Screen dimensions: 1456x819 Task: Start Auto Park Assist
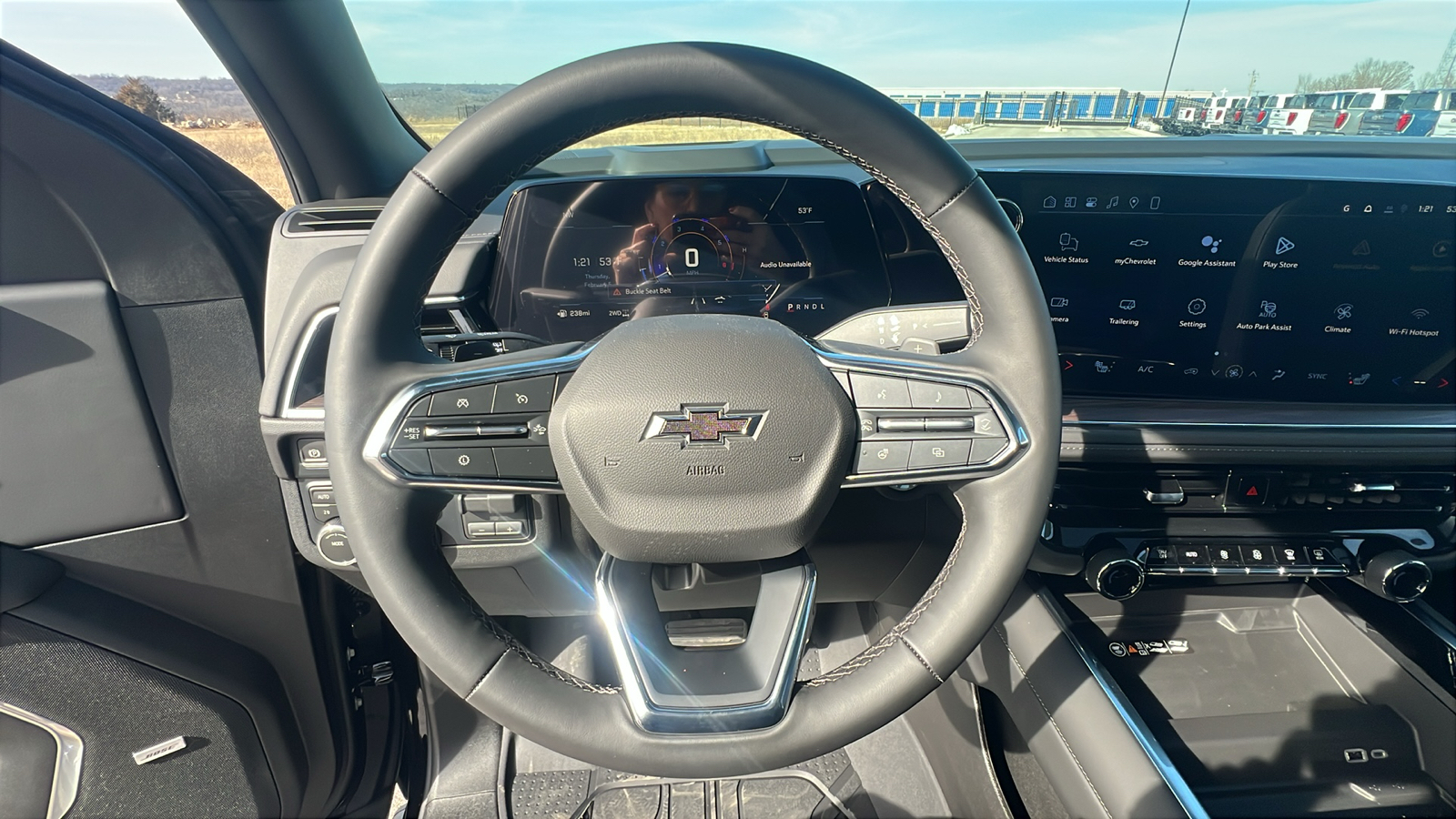point(1268,309)
